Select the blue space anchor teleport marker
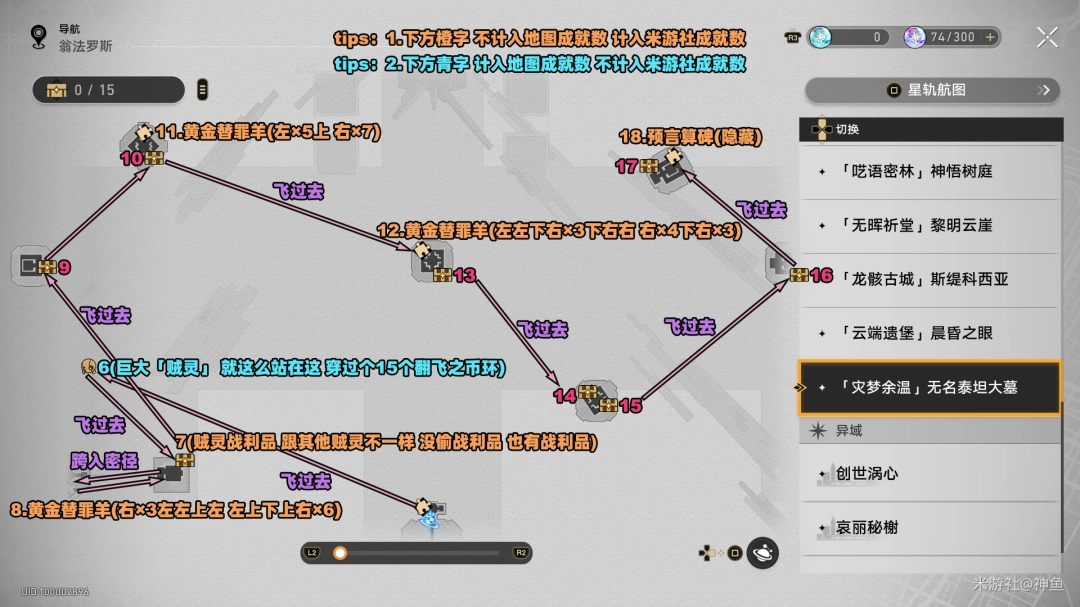The image size is (1080, 607). click(429, 520)
